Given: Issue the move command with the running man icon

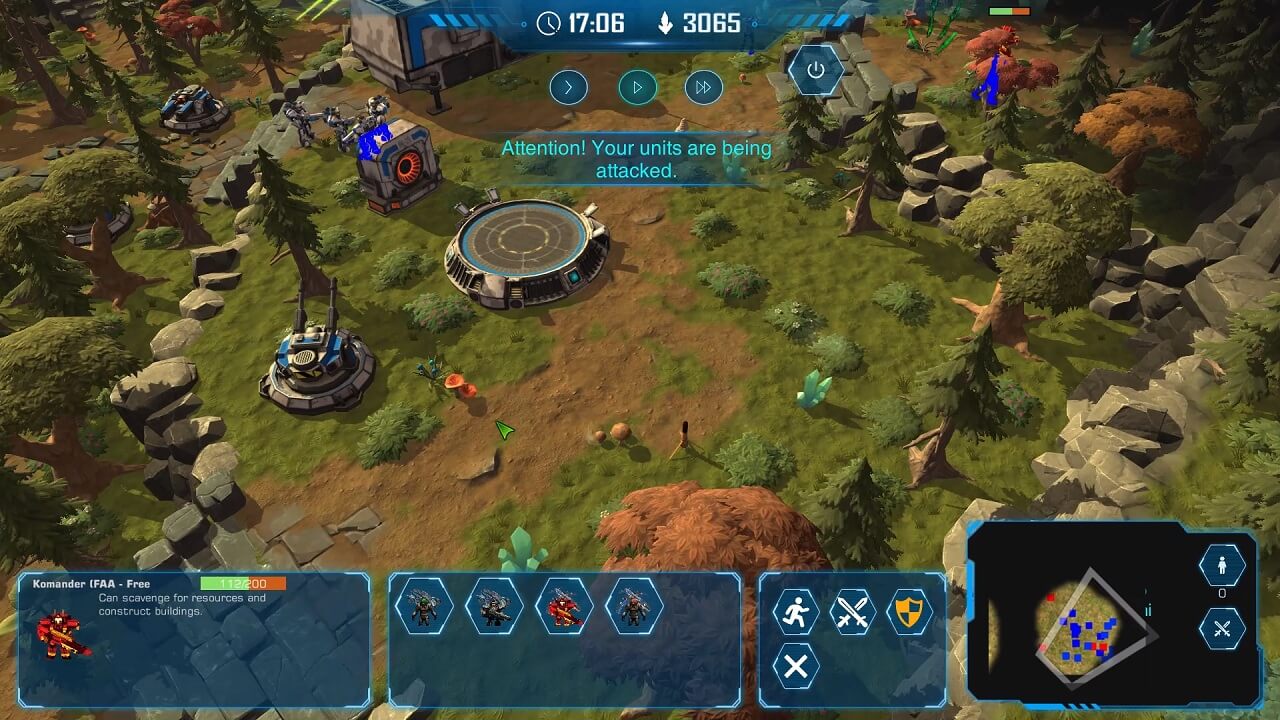Looking at the screenshot, I should pyautogui.click(x=795, y=612).
